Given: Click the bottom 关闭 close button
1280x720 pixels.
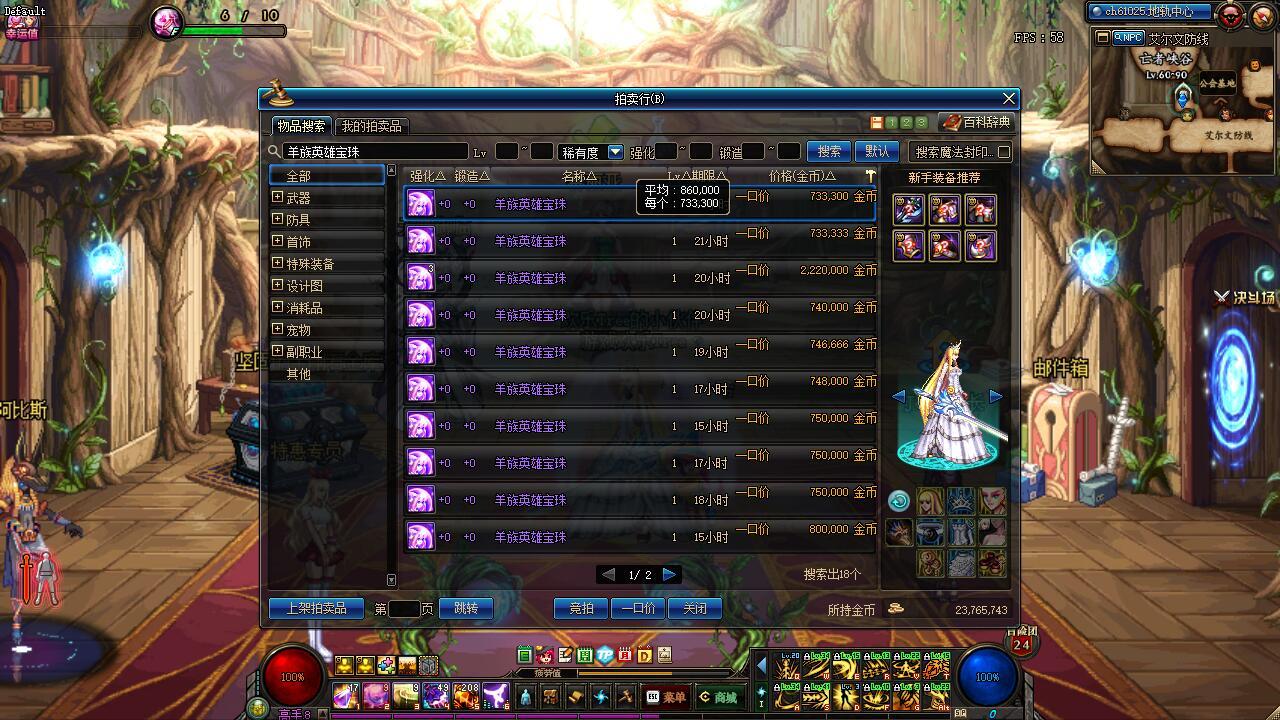Looking at the screenshot, I should pos(695,608).
